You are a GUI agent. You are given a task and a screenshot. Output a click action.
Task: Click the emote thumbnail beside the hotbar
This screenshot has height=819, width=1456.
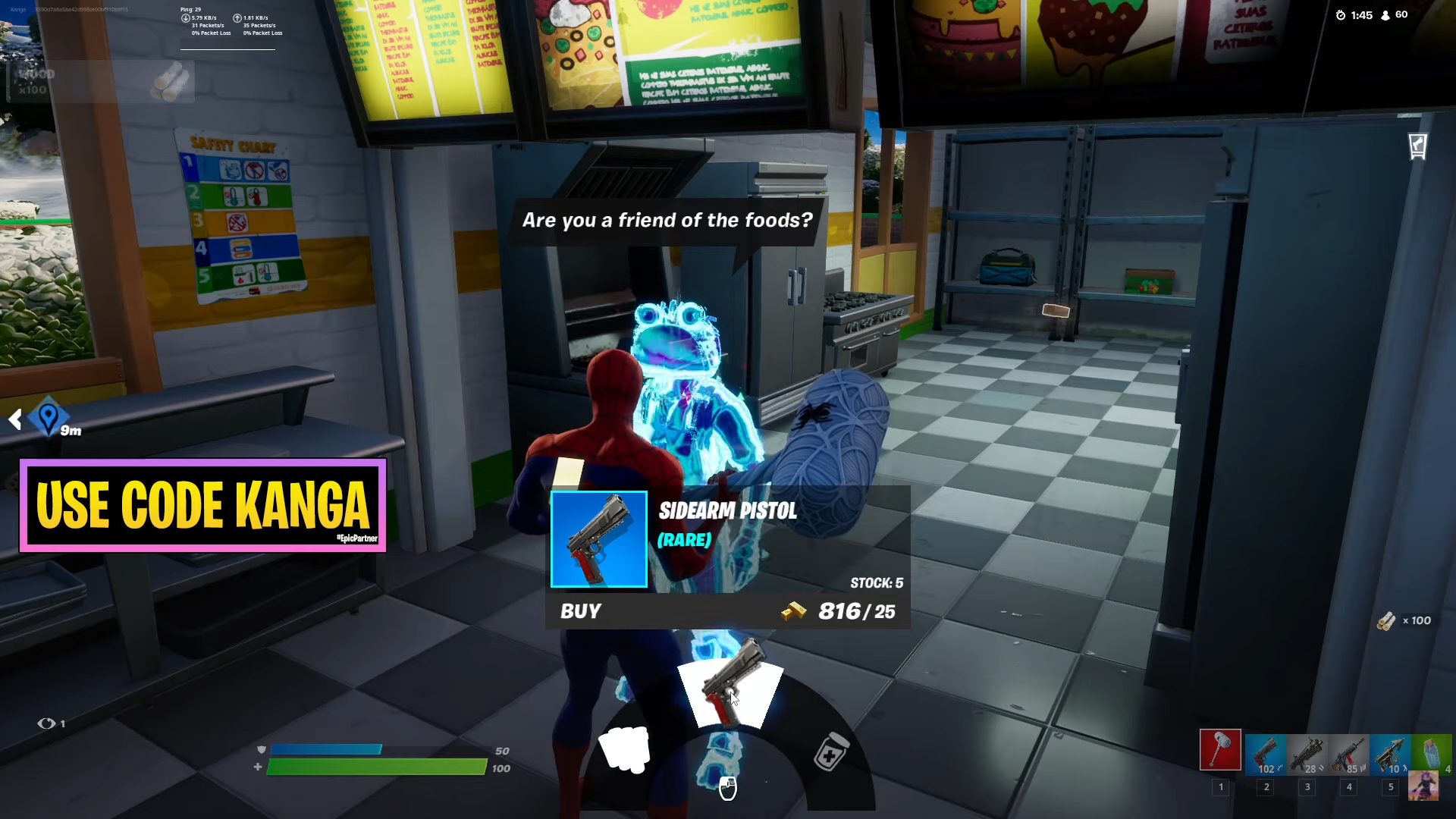click(1423, 786)
